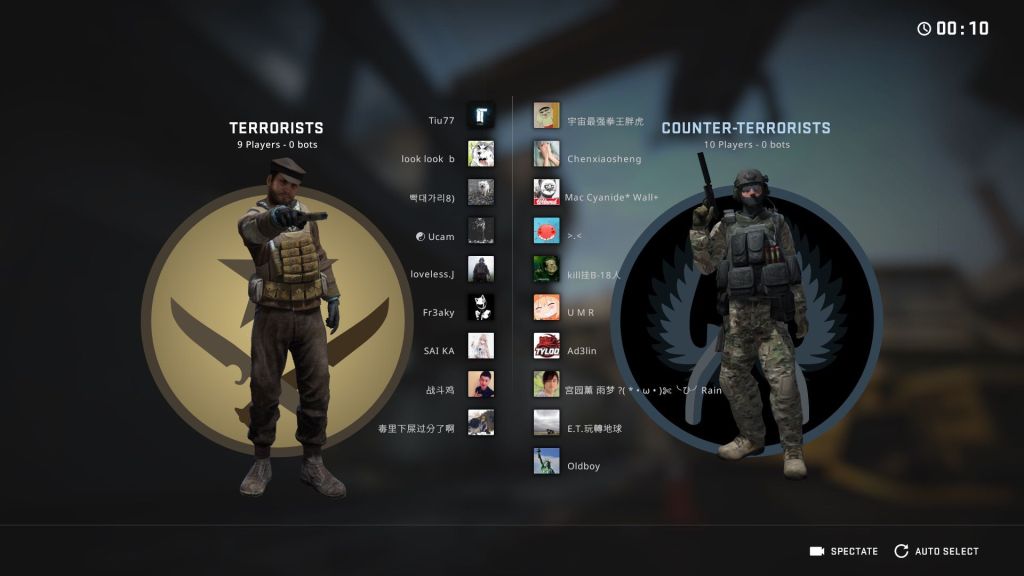Click the look look b player row
Screen dimensions: 1024x576
coord(428,159)
